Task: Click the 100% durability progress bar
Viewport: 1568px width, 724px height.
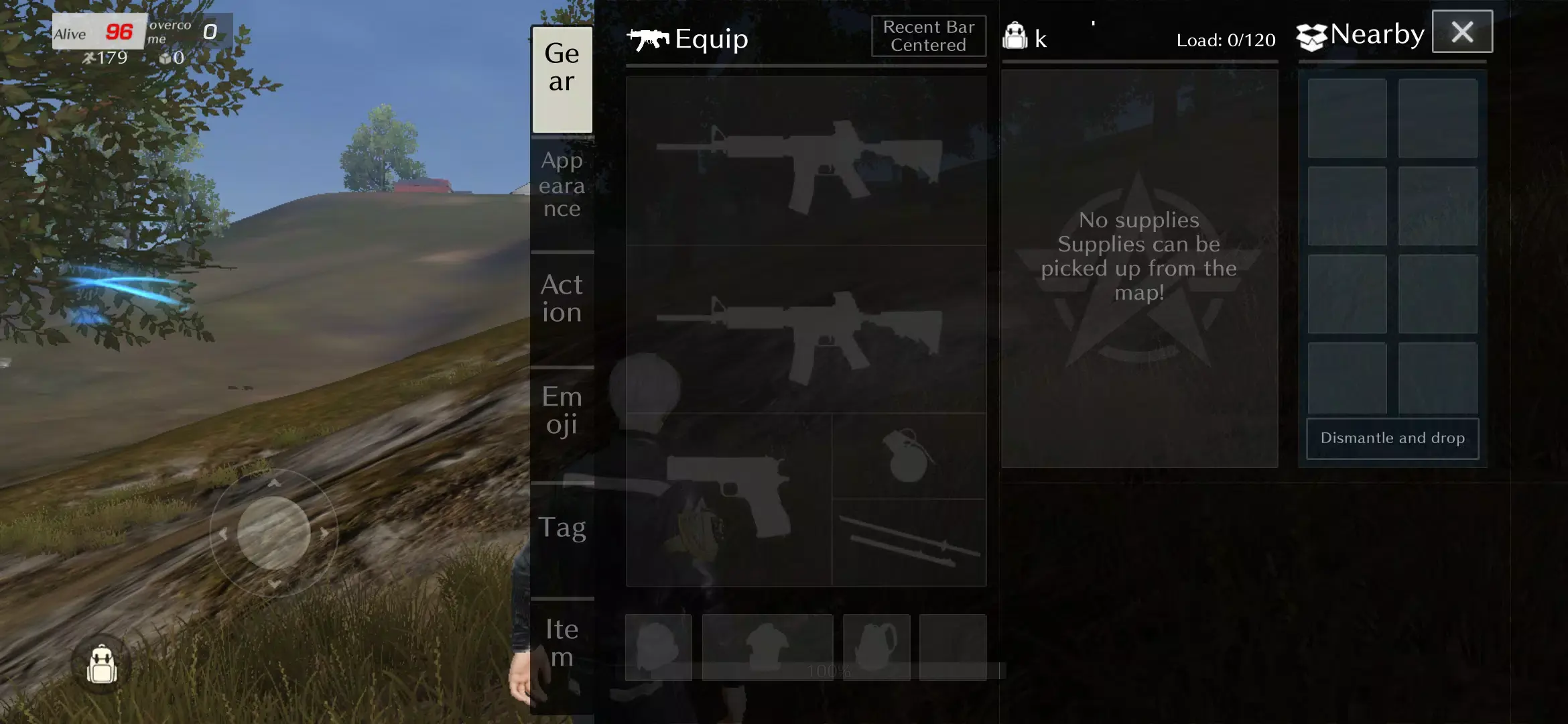Action: 831,668
